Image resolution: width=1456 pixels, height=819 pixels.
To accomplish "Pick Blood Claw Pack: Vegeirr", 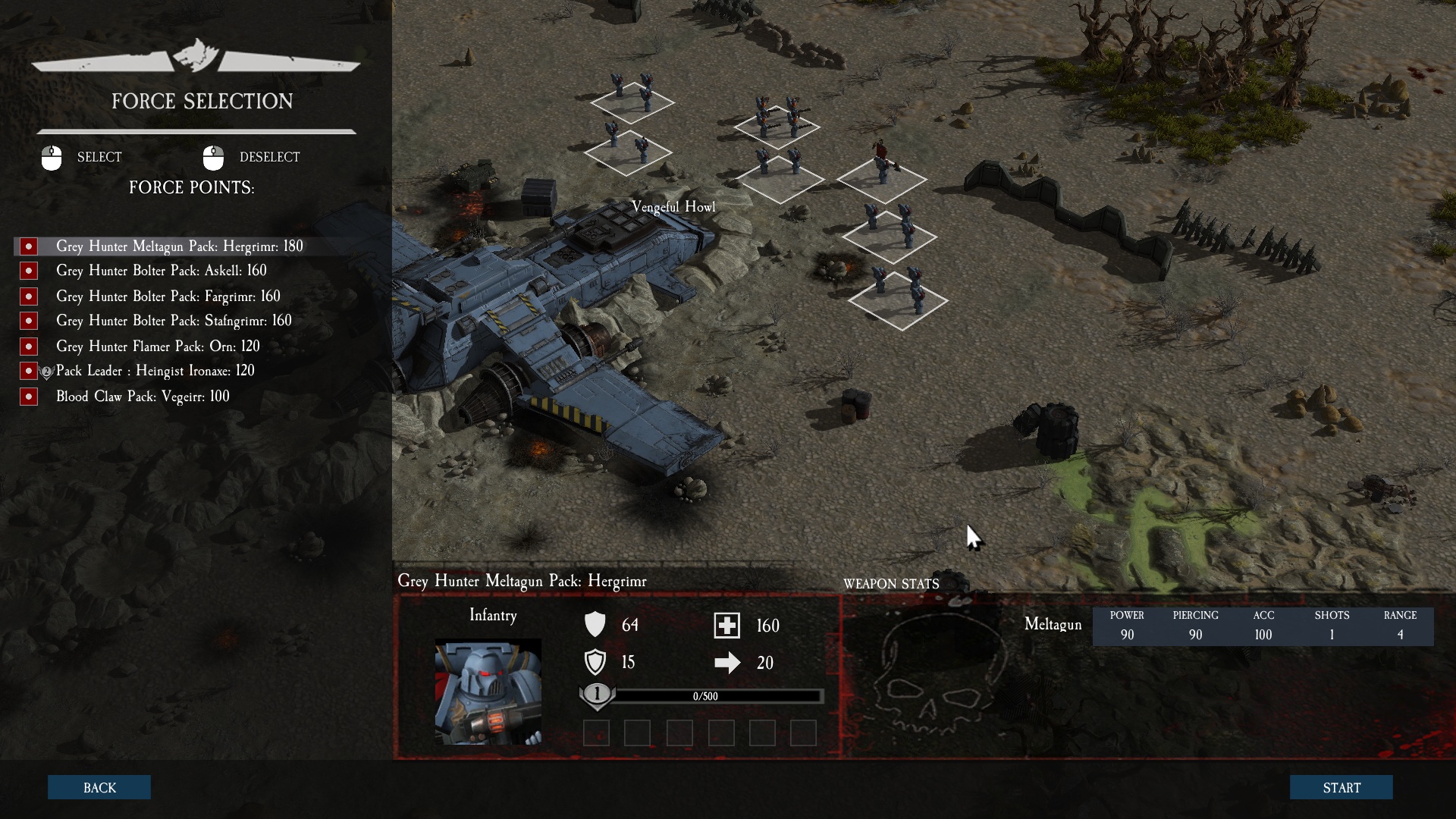I will tap(143, 397).
